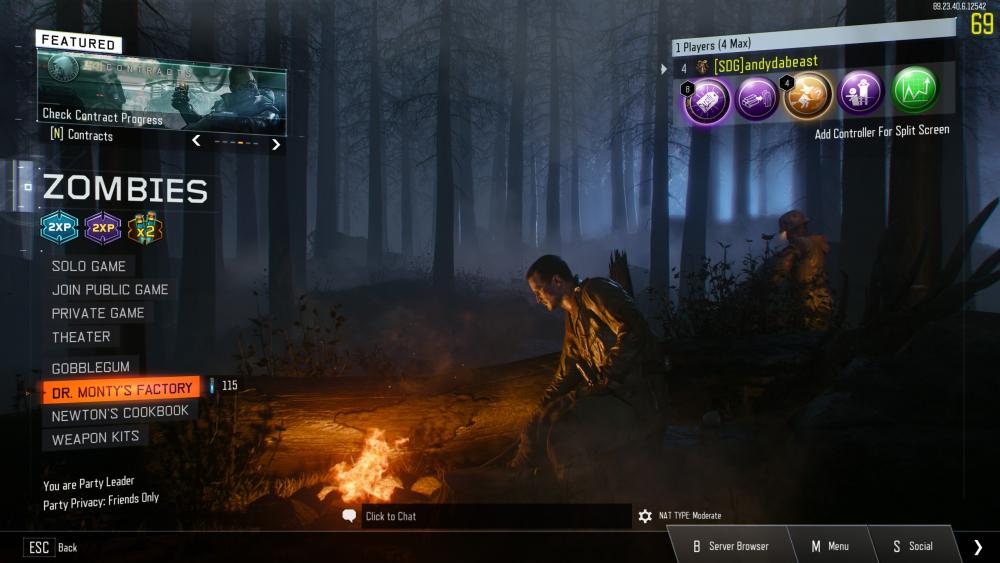Start a Solo Game

89,266
